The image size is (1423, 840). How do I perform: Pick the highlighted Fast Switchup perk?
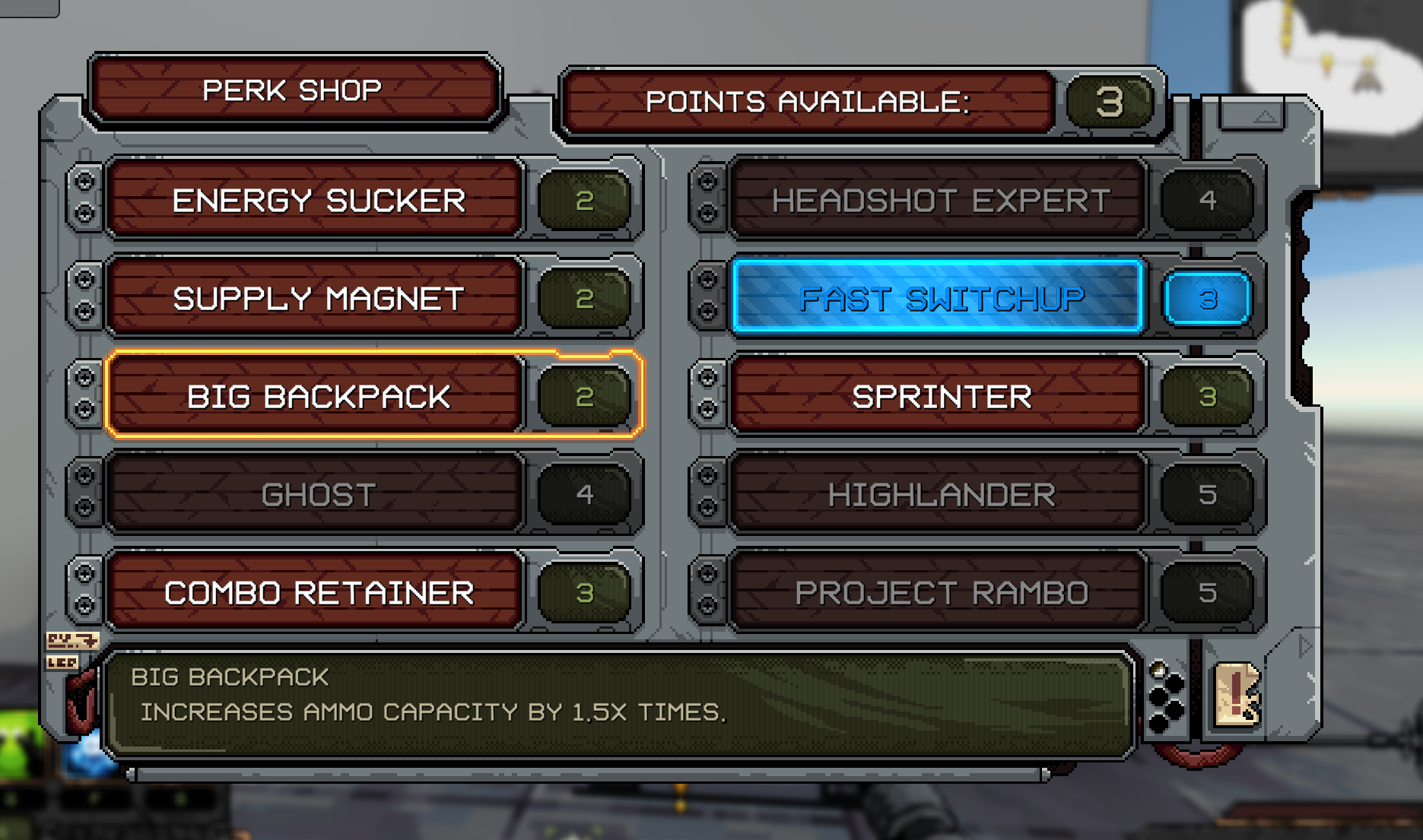tap(939, 298)
